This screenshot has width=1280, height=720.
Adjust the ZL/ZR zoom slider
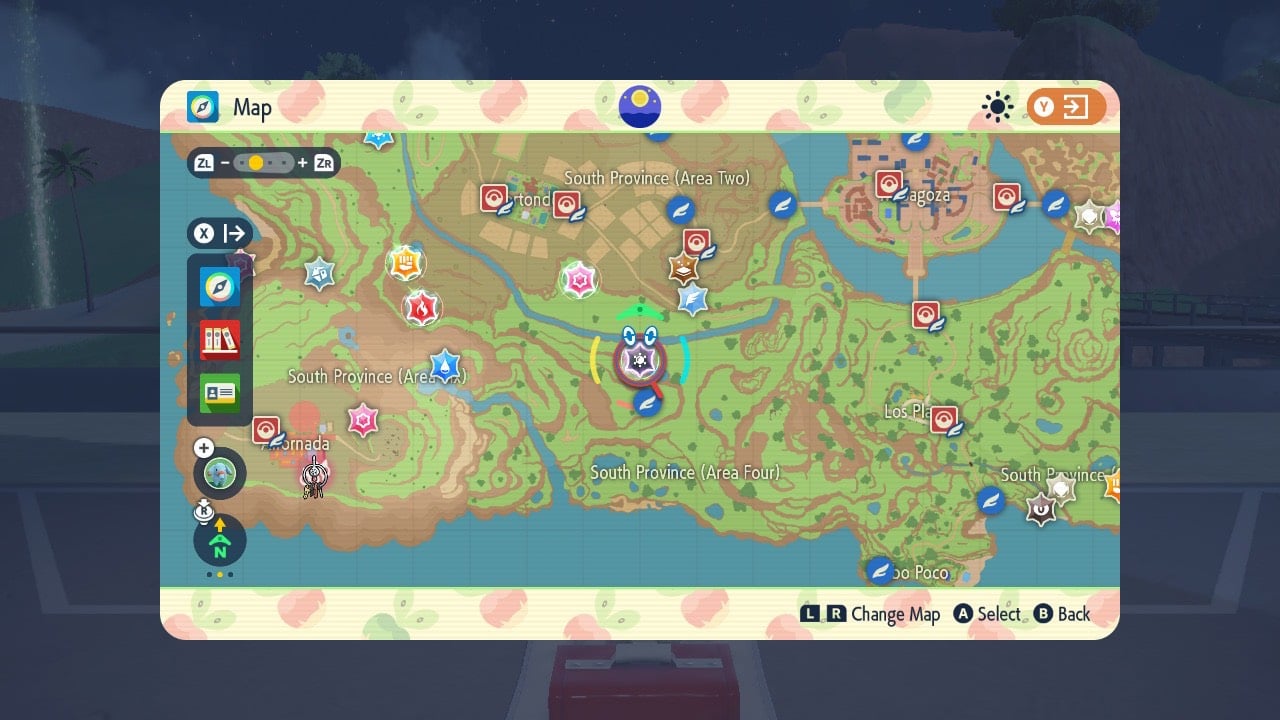(257, 161)
